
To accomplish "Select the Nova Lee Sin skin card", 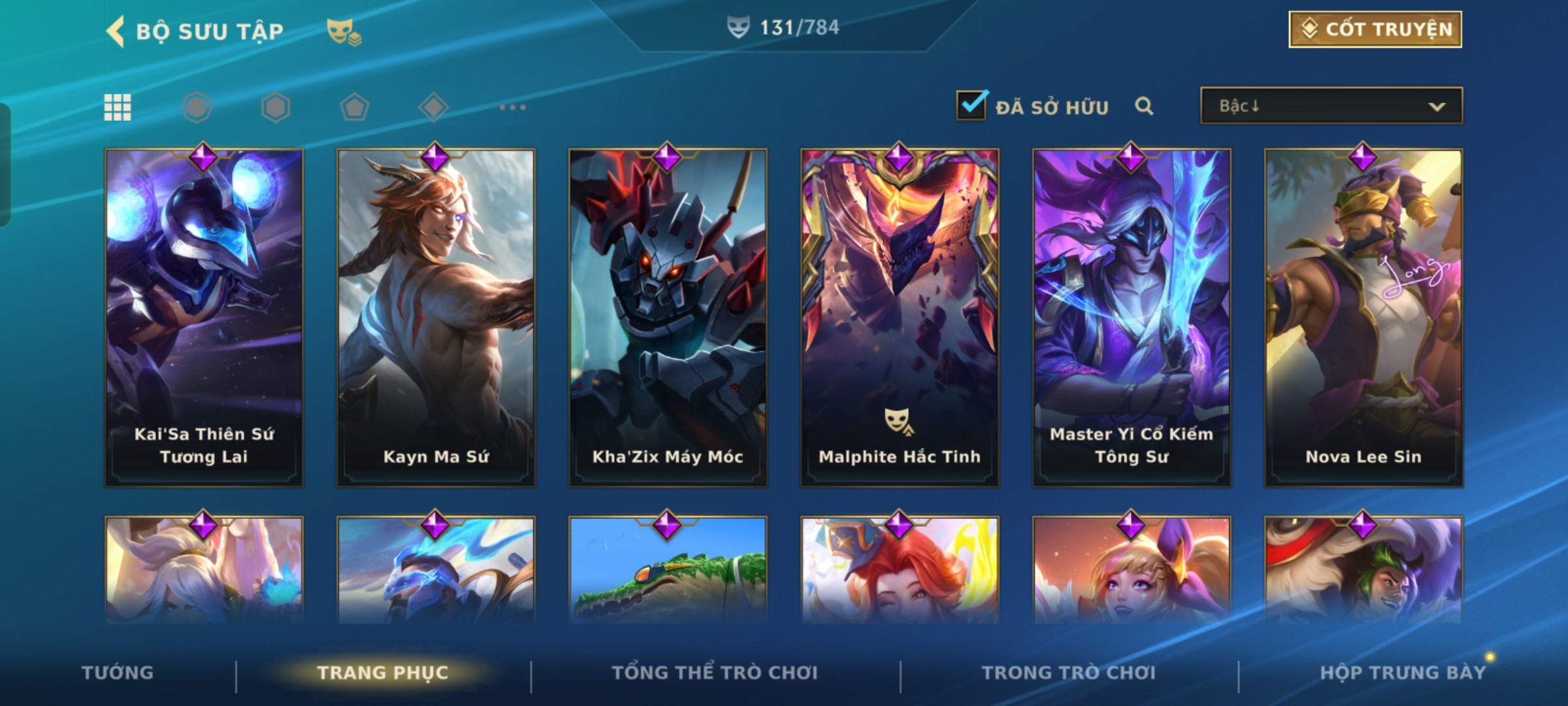I will click(x=1364, y=318).
